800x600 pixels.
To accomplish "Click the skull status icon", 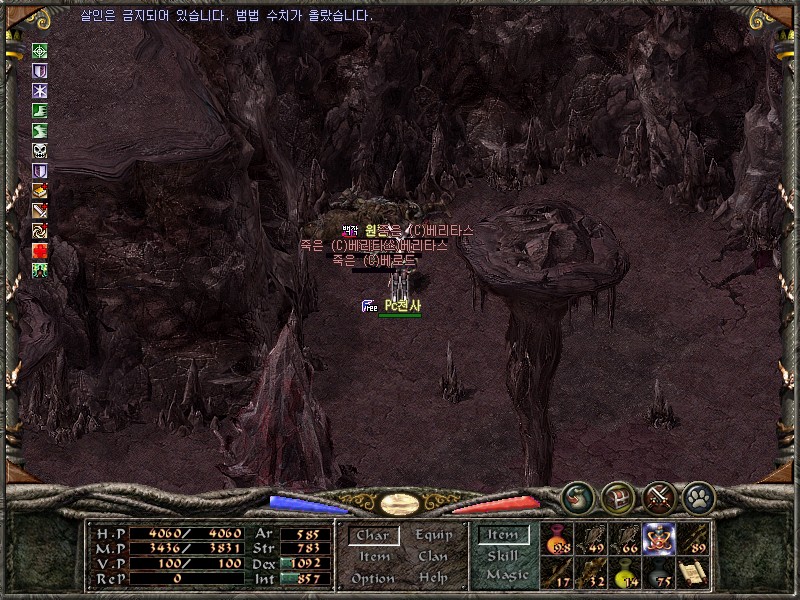I will (x=40, y=150).
